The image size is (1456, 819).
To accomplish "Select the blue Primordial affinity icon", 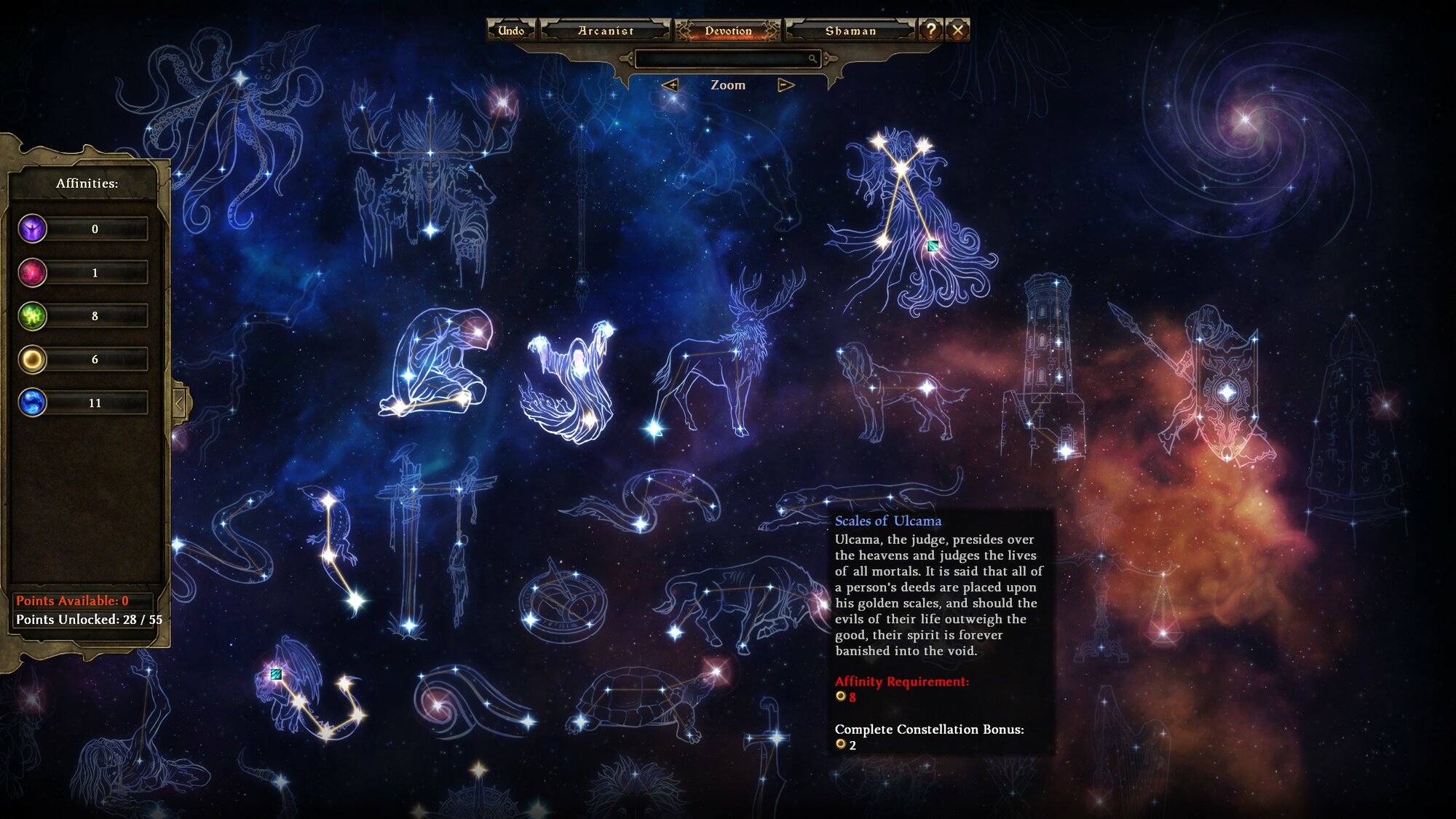I will (33, 403).
